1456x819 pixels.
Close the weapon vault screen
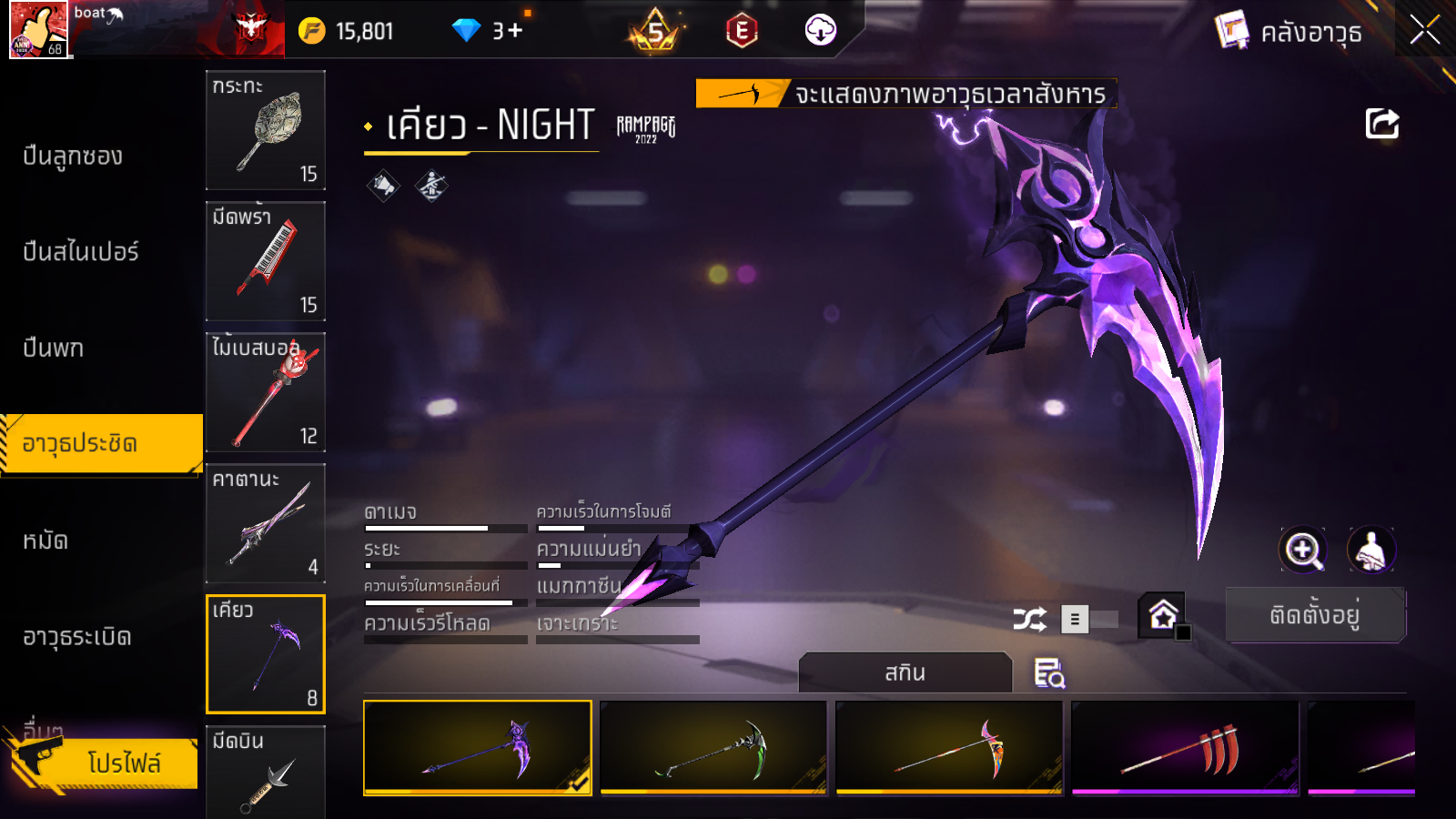[1424, 31]
